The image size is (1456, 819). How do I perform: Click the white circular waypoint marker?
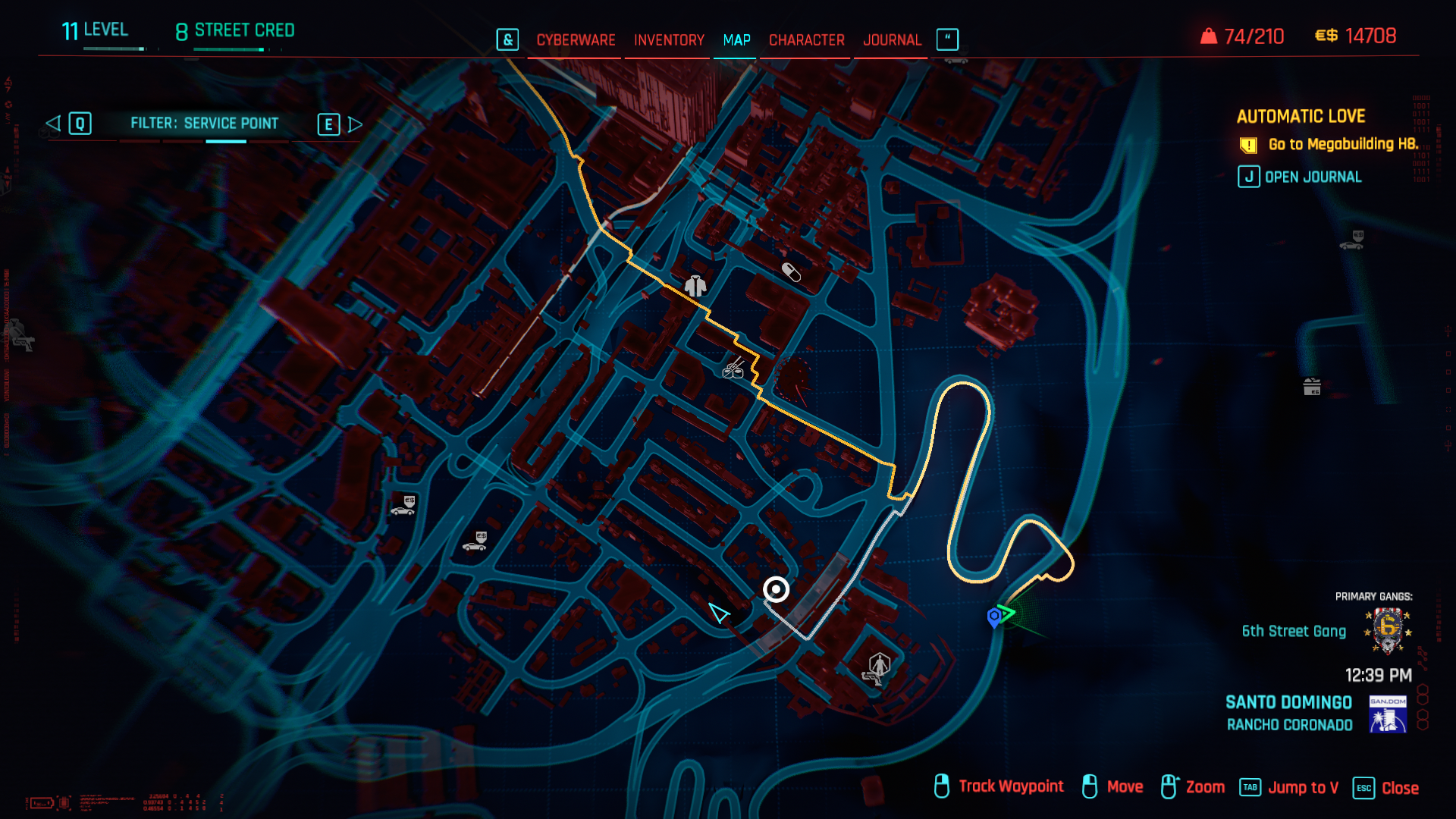776,589
